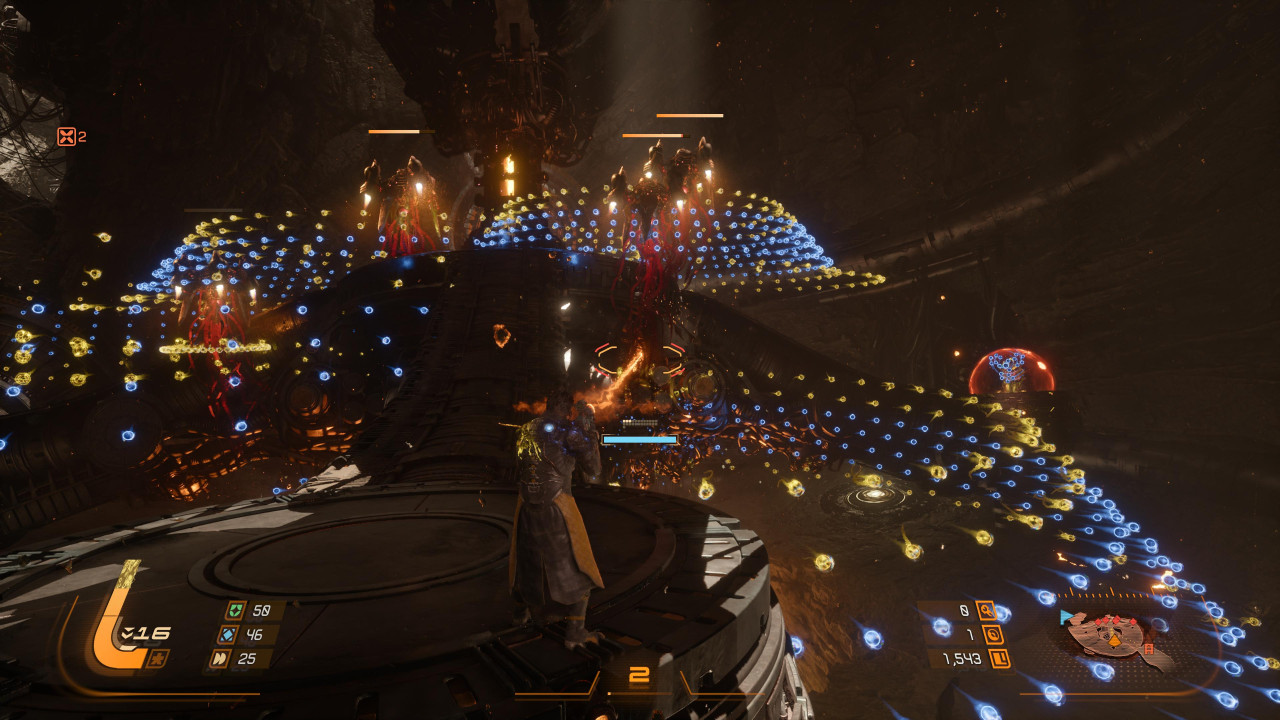
Task: Click the orange X status icon
Action: click(66, 137)
